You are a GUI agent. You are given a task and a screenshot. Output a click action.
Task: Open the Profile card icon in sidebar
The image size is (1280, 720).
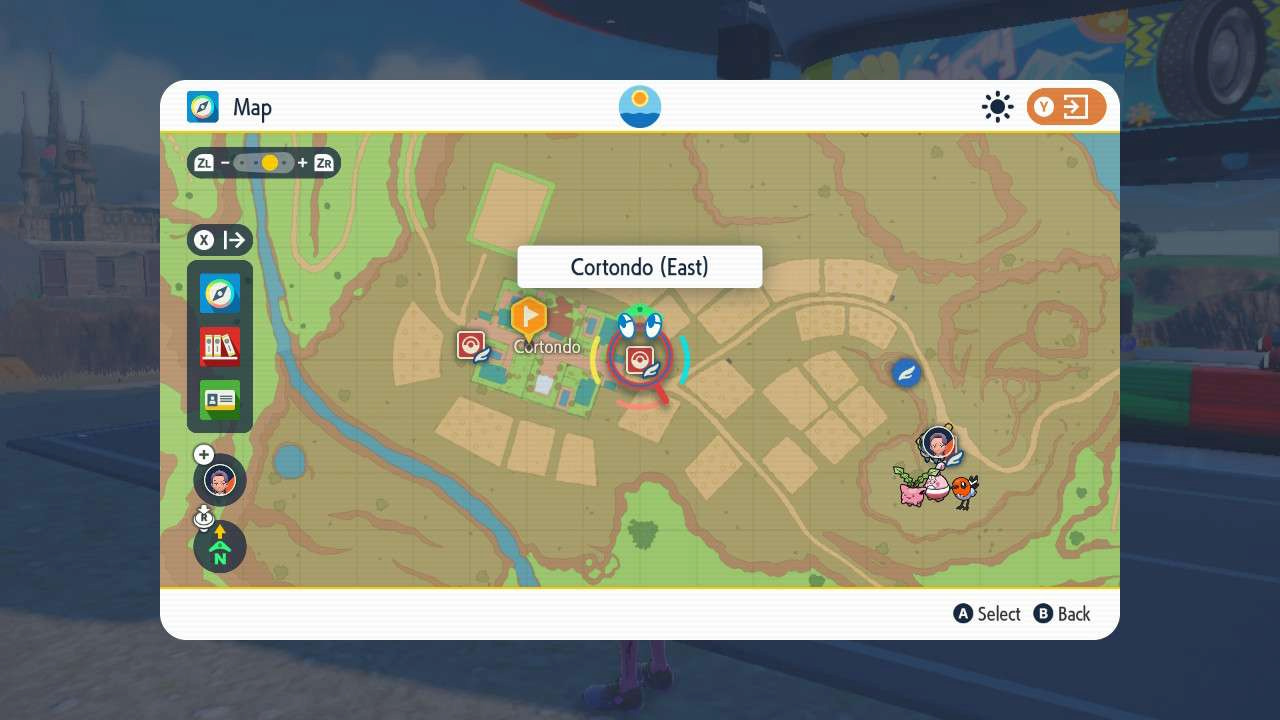pos(219,398)
